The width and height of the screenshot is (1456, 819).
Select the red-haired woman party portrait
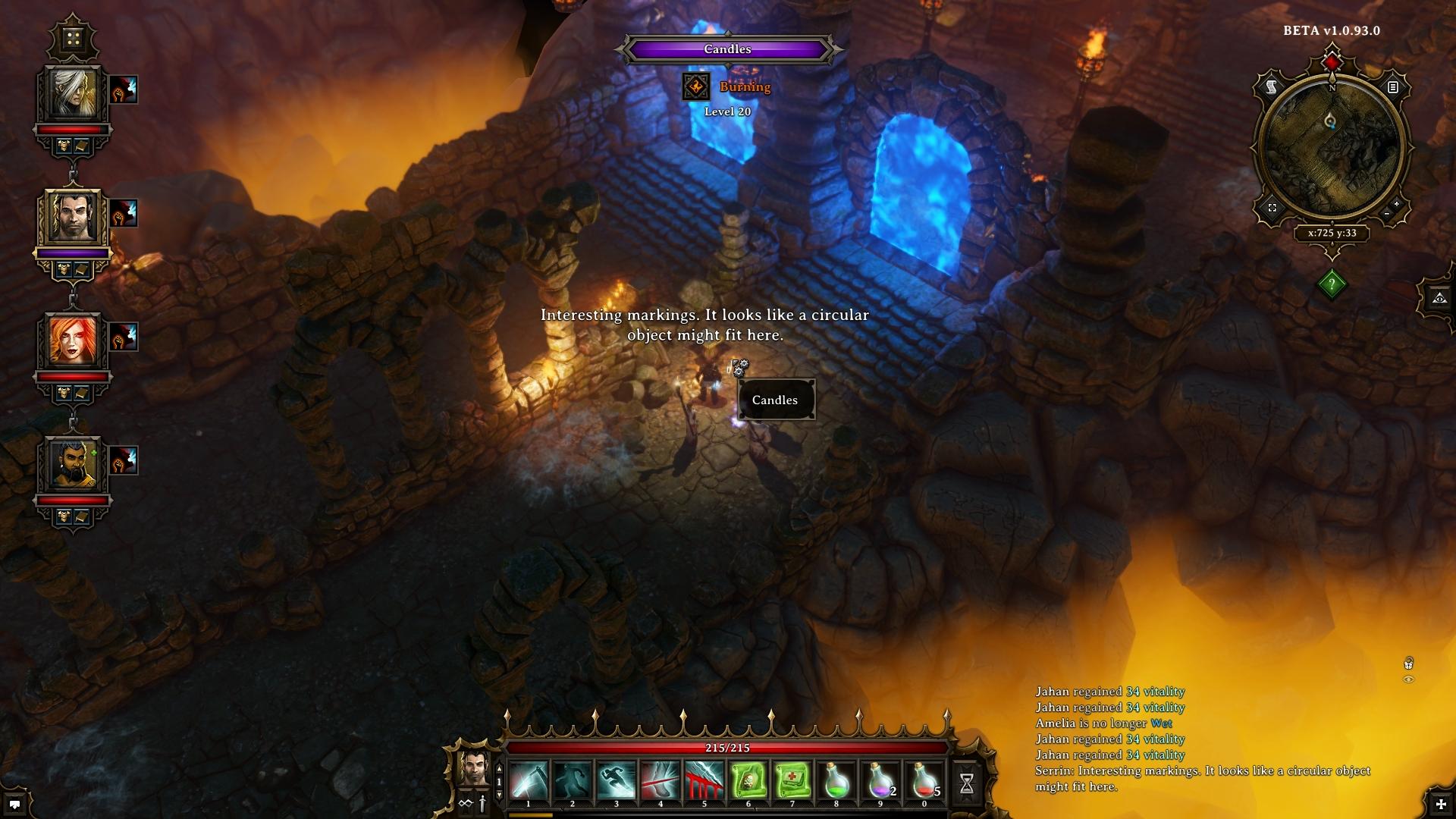click(x=74, y=340)
